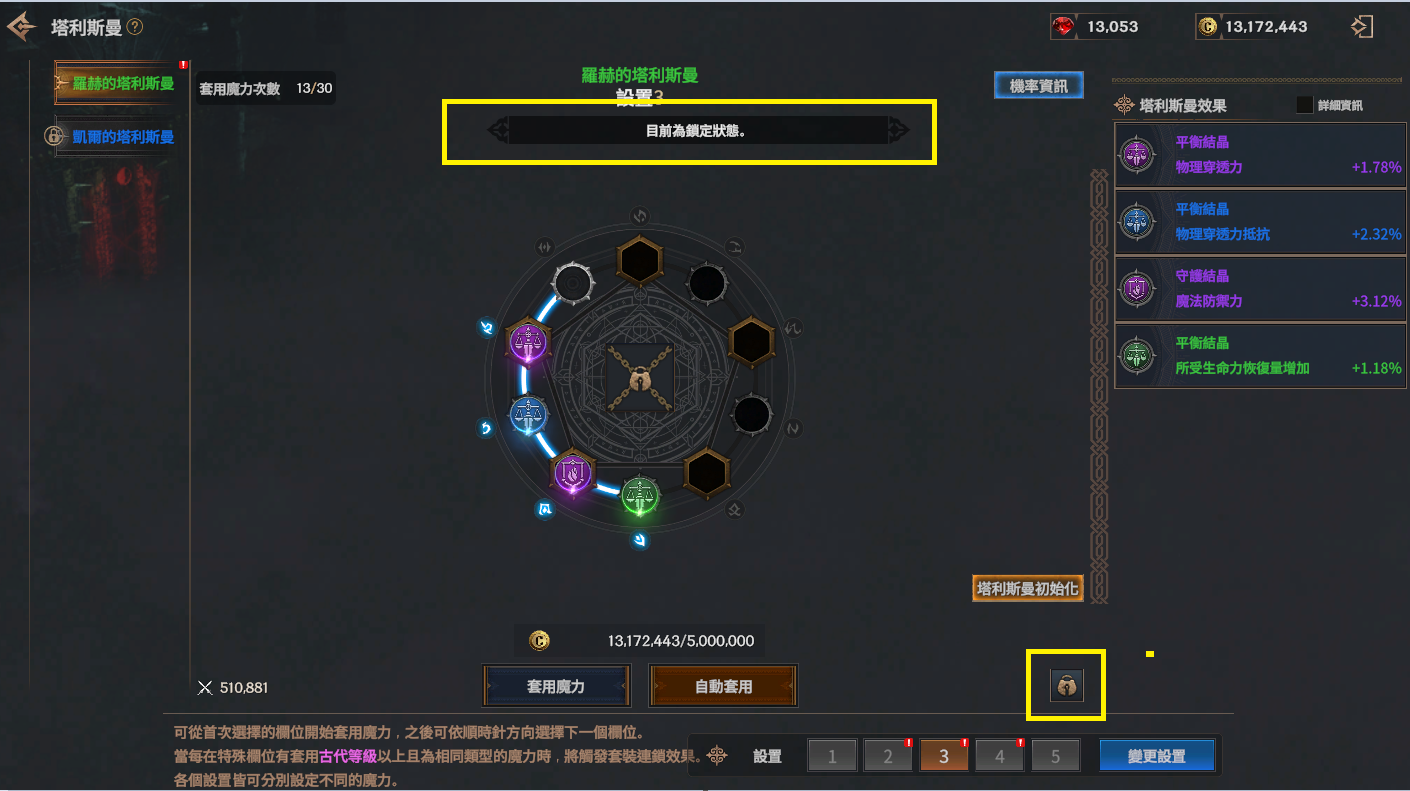Open the help question mark beside 塔利斯曼

[x=135, y=27]
